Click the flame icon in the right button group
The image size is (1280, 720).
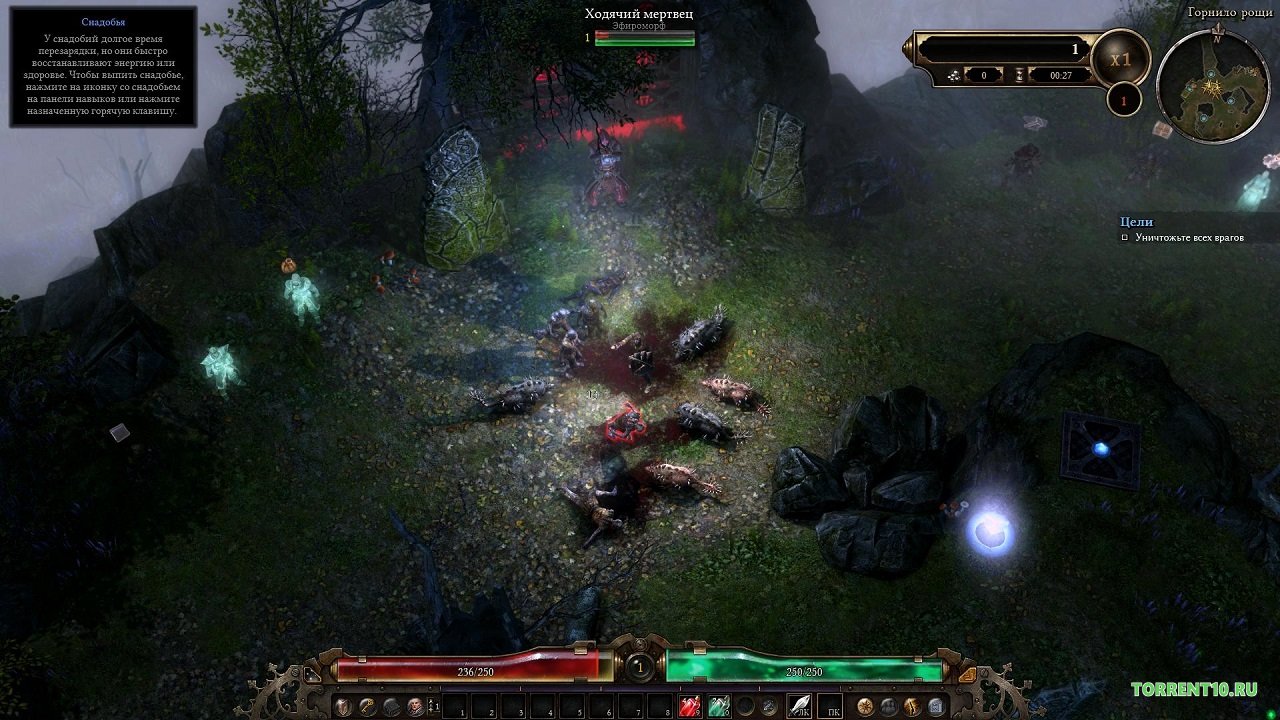(912, 707)
